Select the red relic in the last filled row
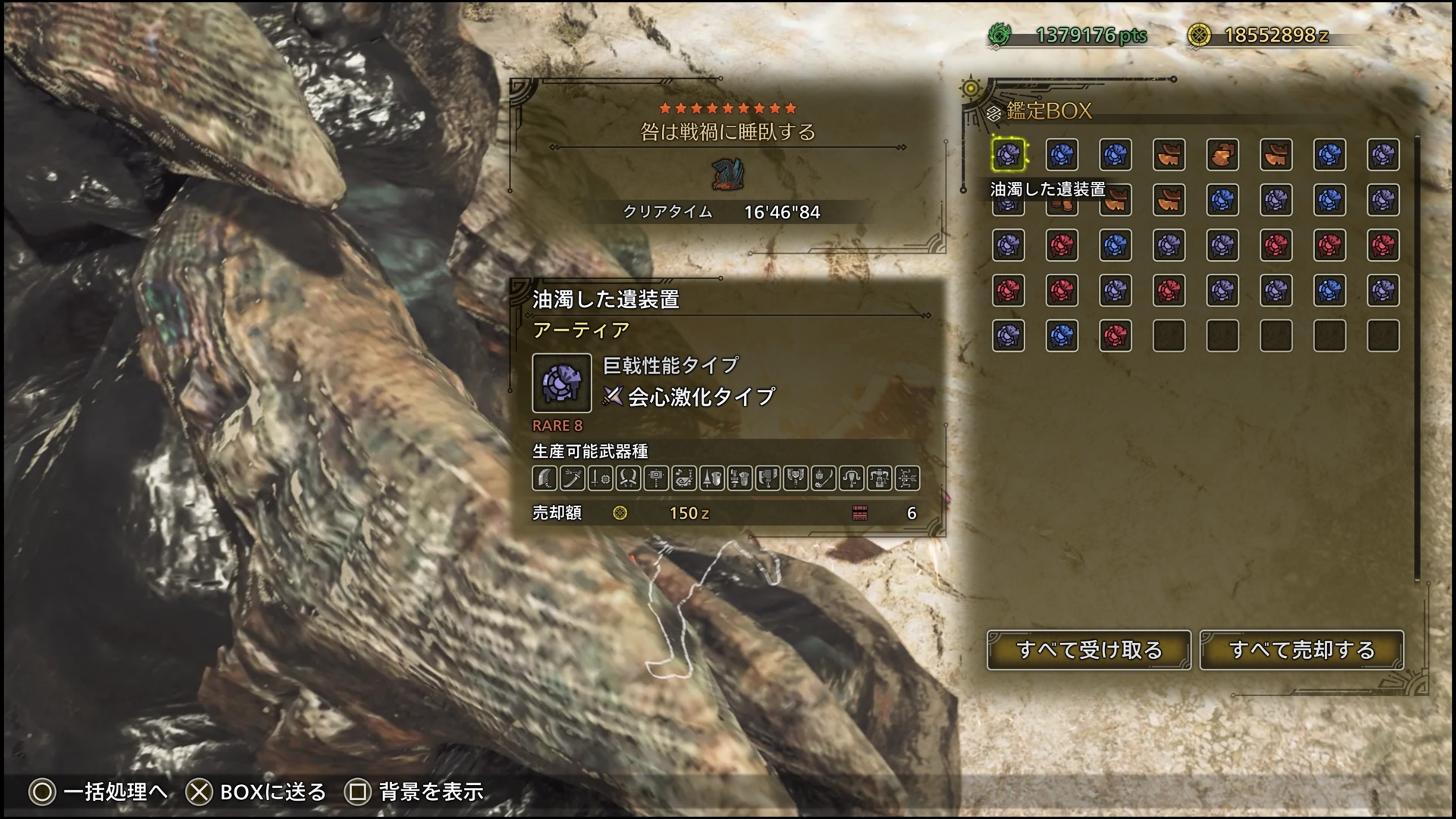 1115,335
